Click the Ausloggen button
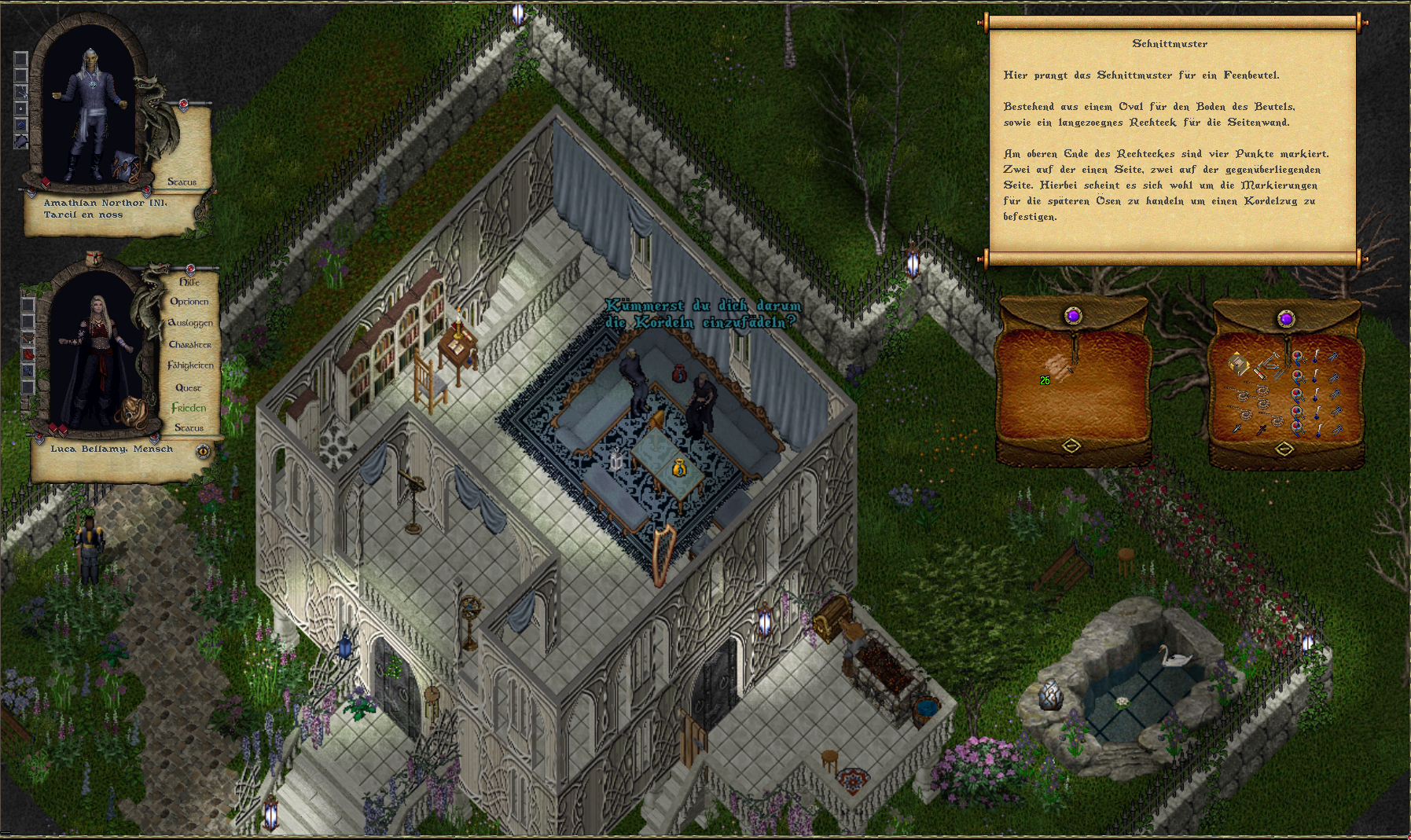Image resolution: width=1411 pixels, height=840 pixels. click(190, 322)
